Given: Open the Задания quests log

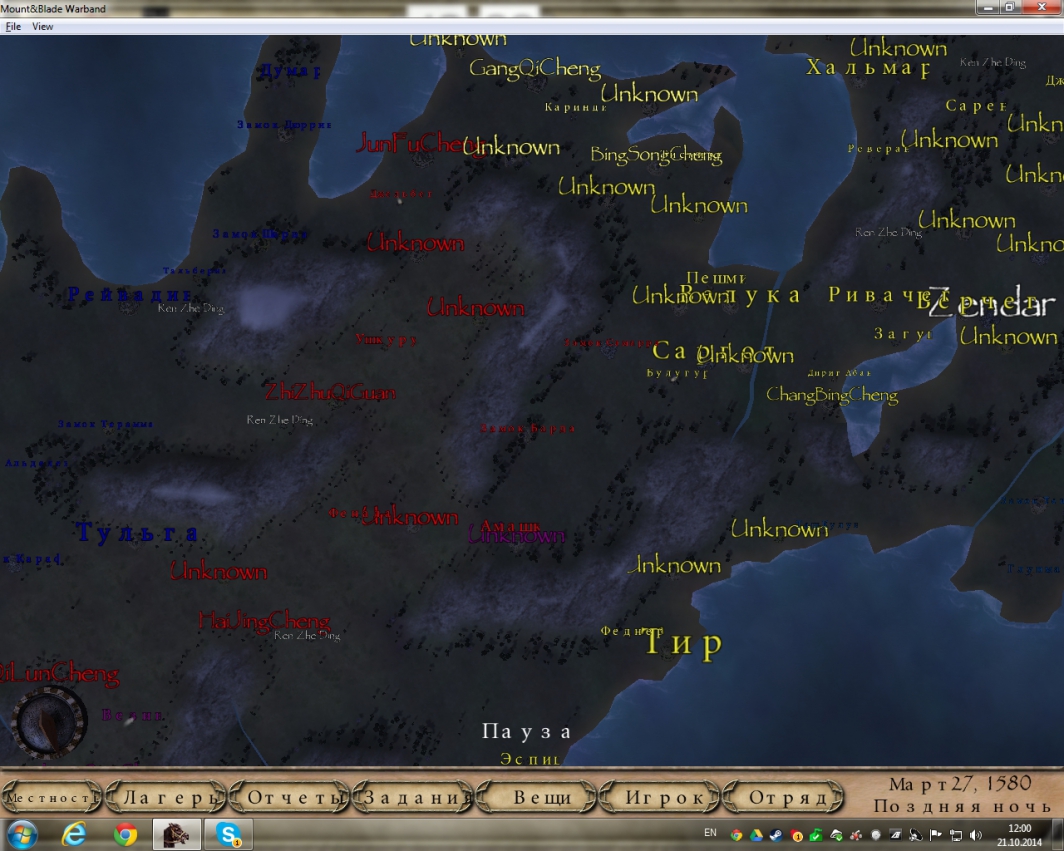Looking at the screenshot, I should [415, 798].
